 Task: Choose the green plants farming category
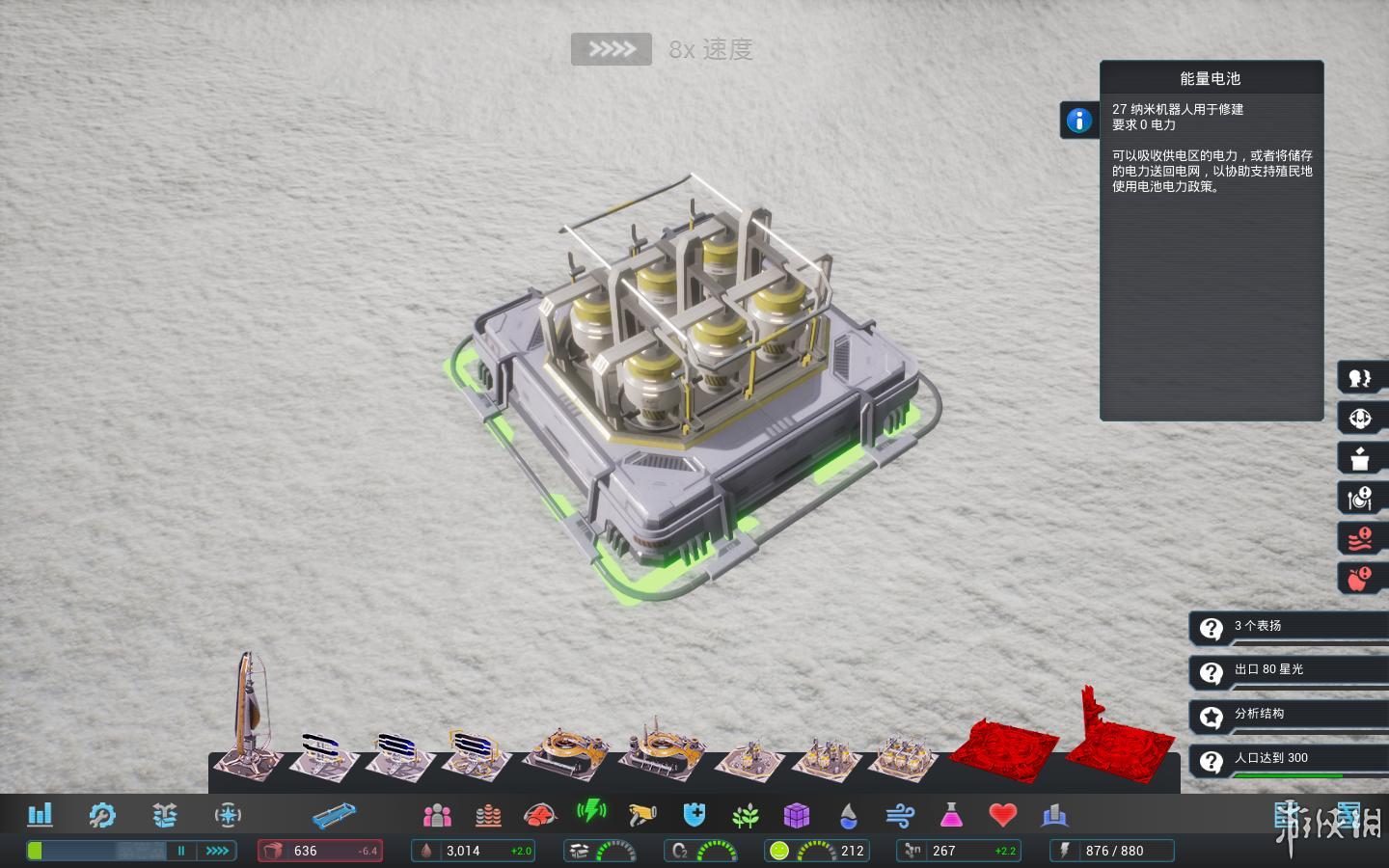(745, 816)
